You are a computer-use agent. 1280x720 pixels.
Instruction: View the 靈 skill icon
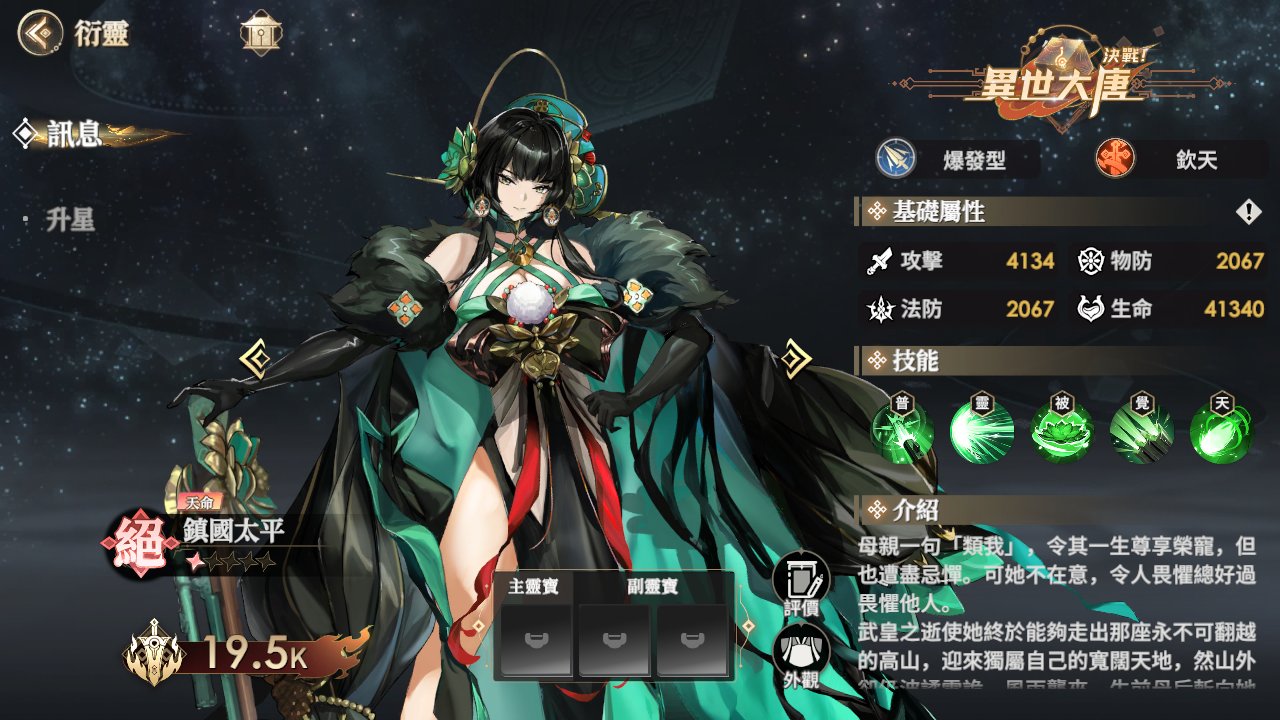click(x=982, y=432)
